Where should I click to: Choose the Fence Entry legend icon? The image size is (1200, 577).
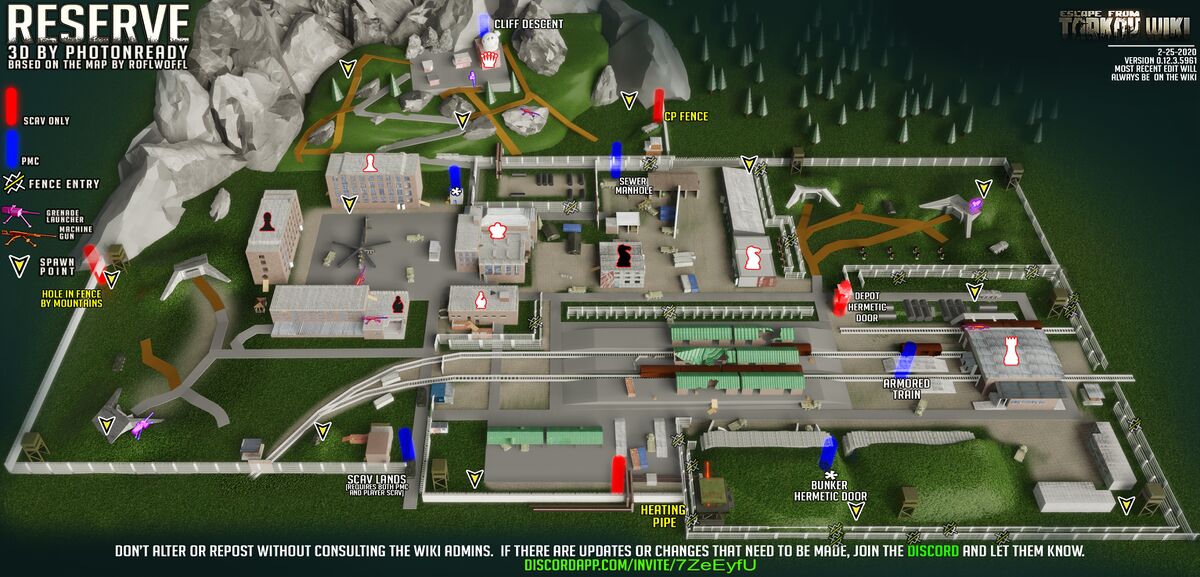pos(16,182)
